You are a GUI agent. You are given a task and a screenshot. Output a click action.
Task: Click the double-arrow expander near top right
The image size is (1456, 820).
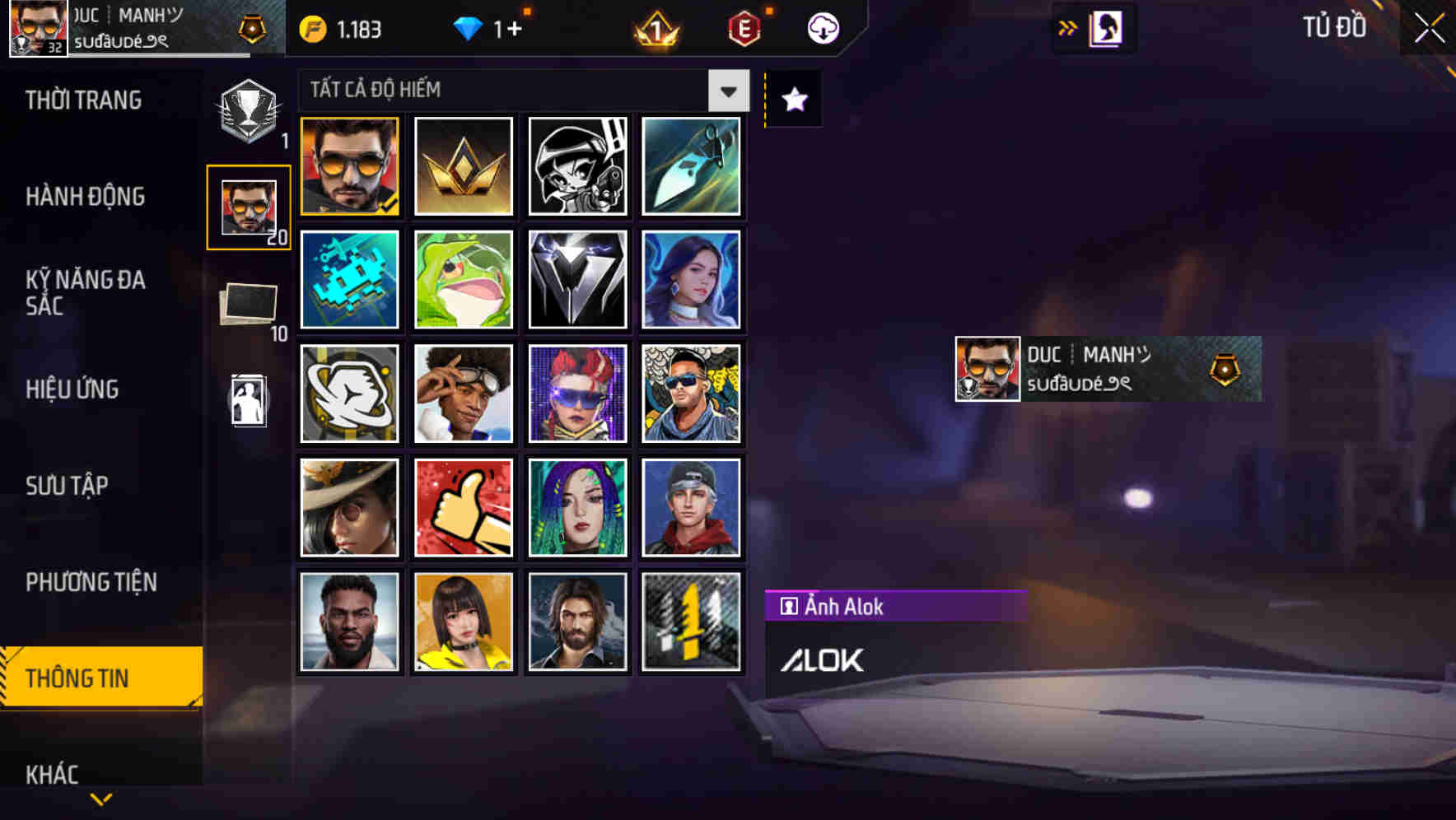click(x=1067, y=26)
